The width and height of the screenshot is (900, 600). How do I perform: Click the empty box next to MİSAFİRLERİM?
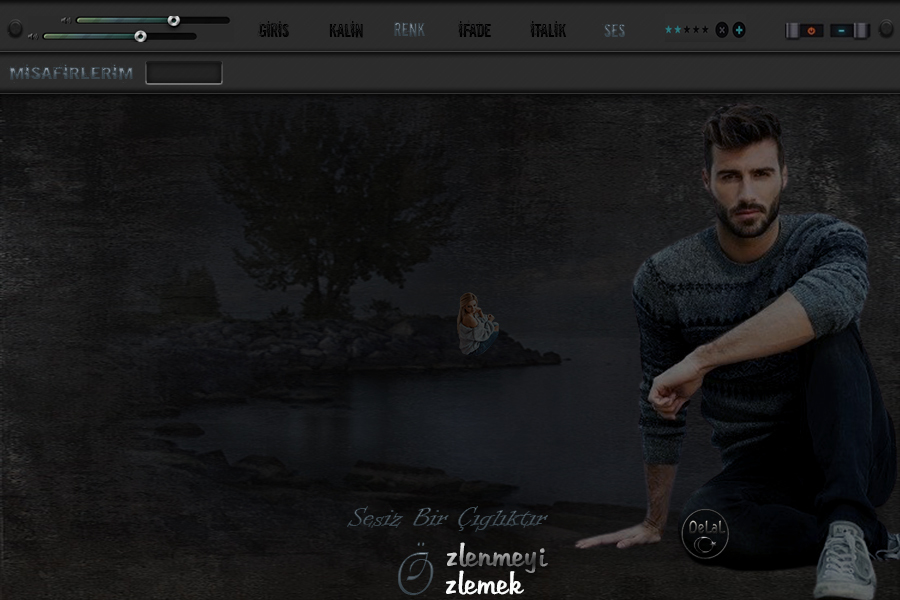click(184, 73)
